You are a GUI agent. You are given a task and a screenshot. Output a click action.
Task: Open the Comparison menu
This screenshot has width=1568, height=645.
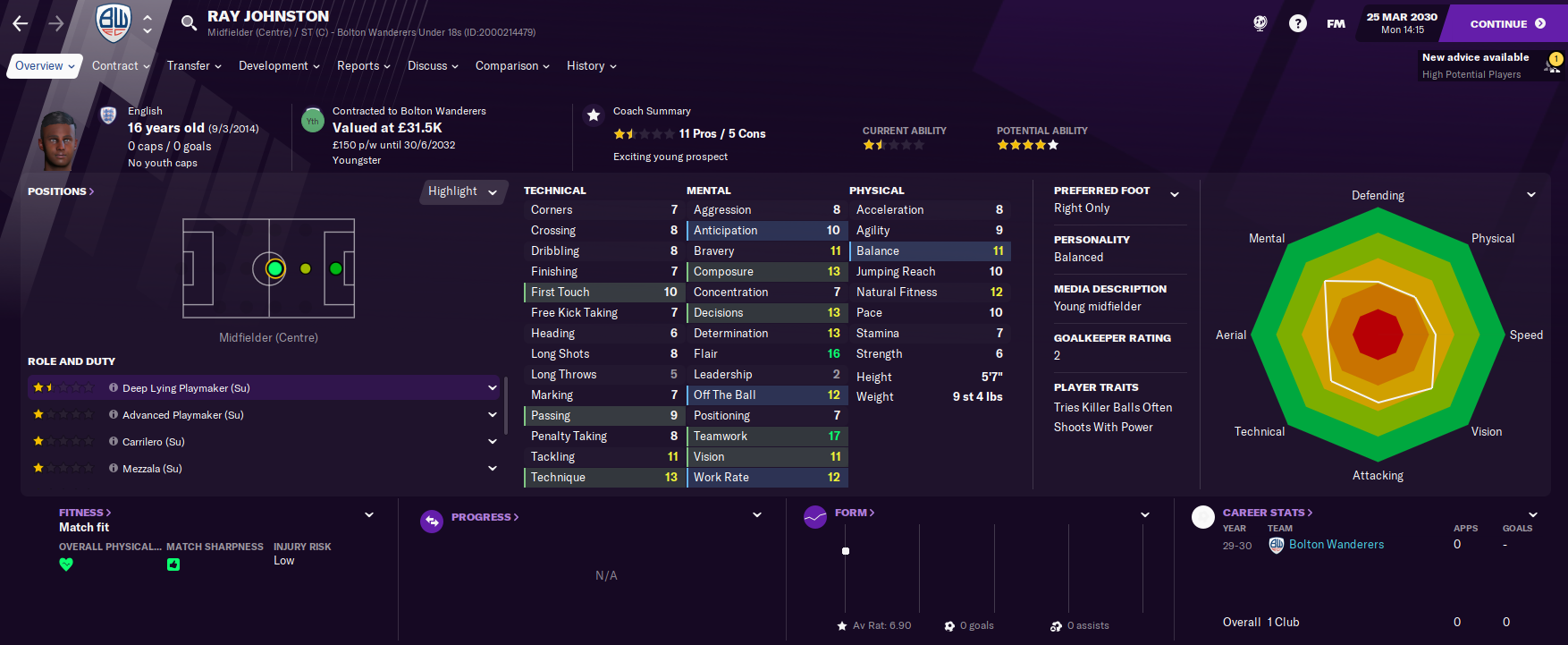[x=512, y=66]
